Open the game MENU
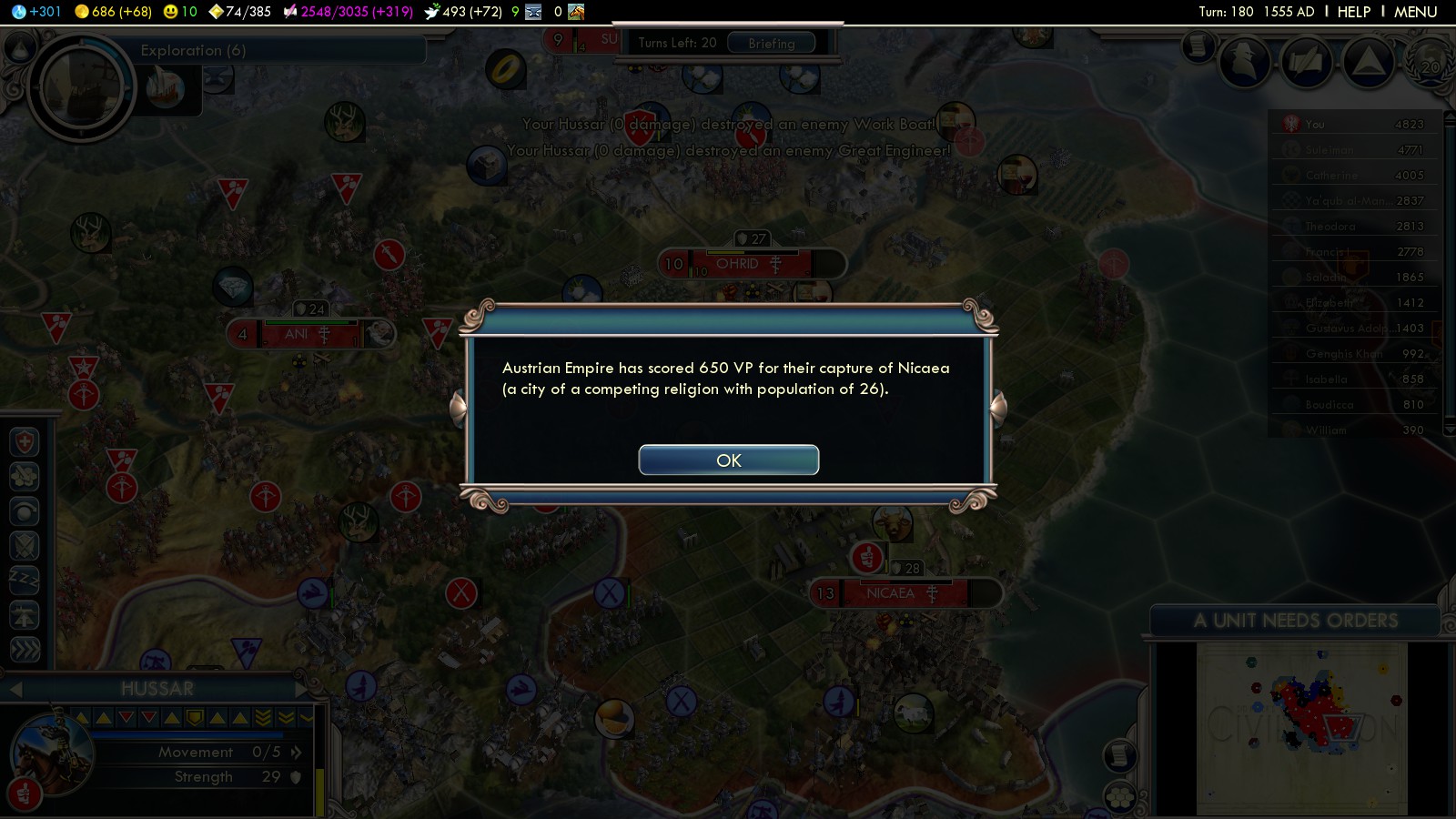Screen dimensions: 1456x819 coord(1415,12)
